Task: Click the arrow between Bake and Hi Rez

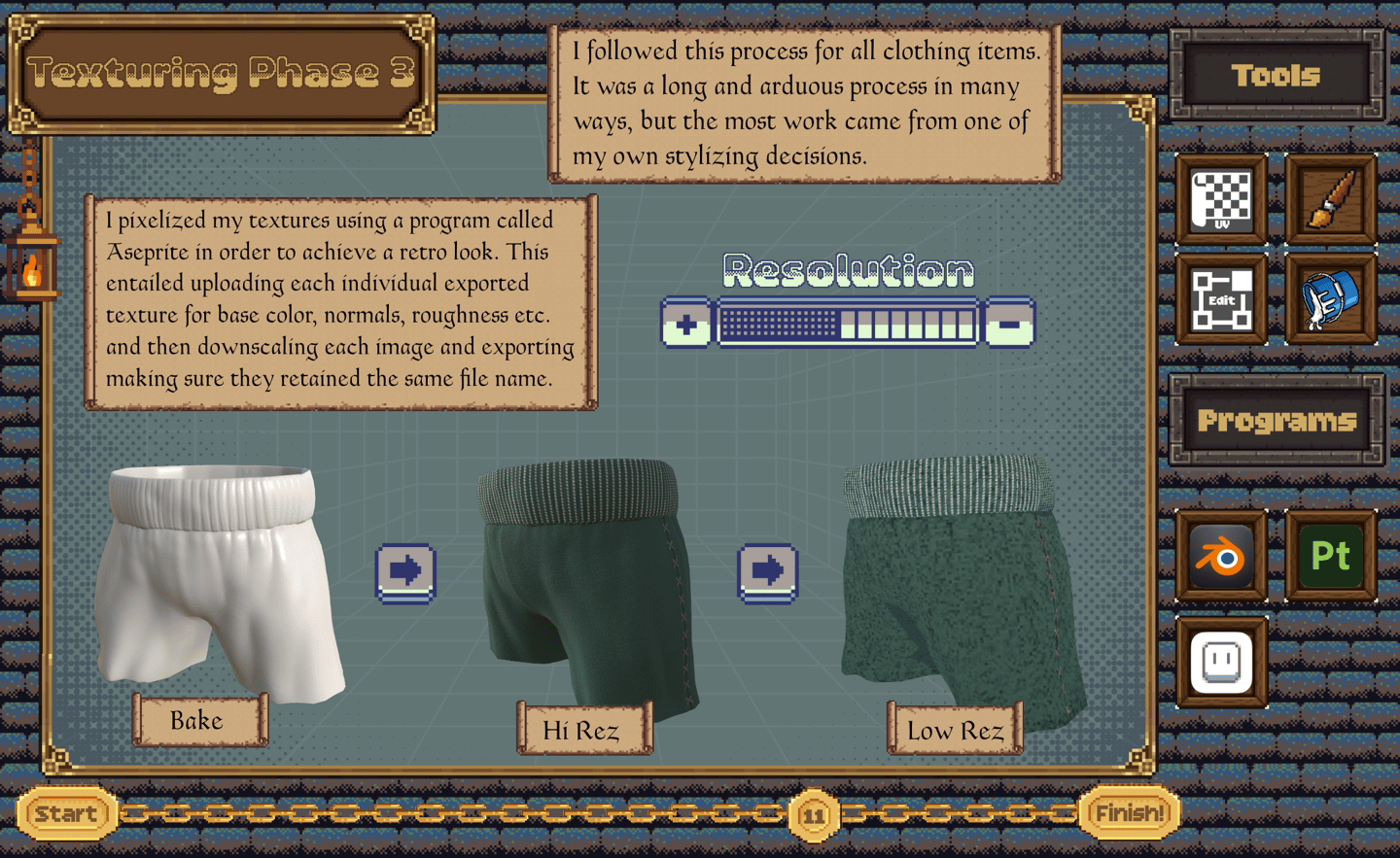Action: 405,571
